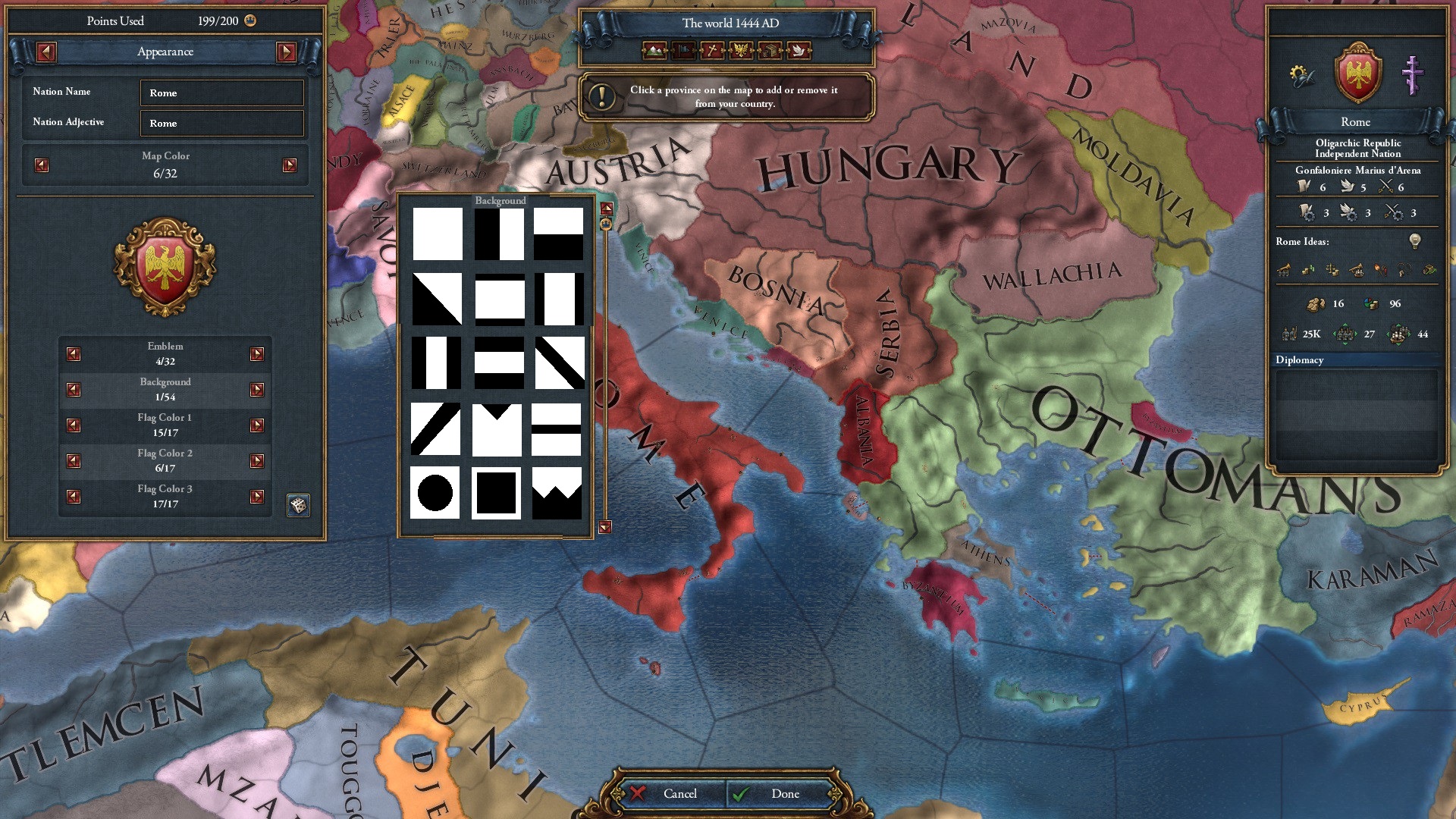Click the trade goods crate icon on the toolbar
1456x819 pixels.
click(769, 52)
